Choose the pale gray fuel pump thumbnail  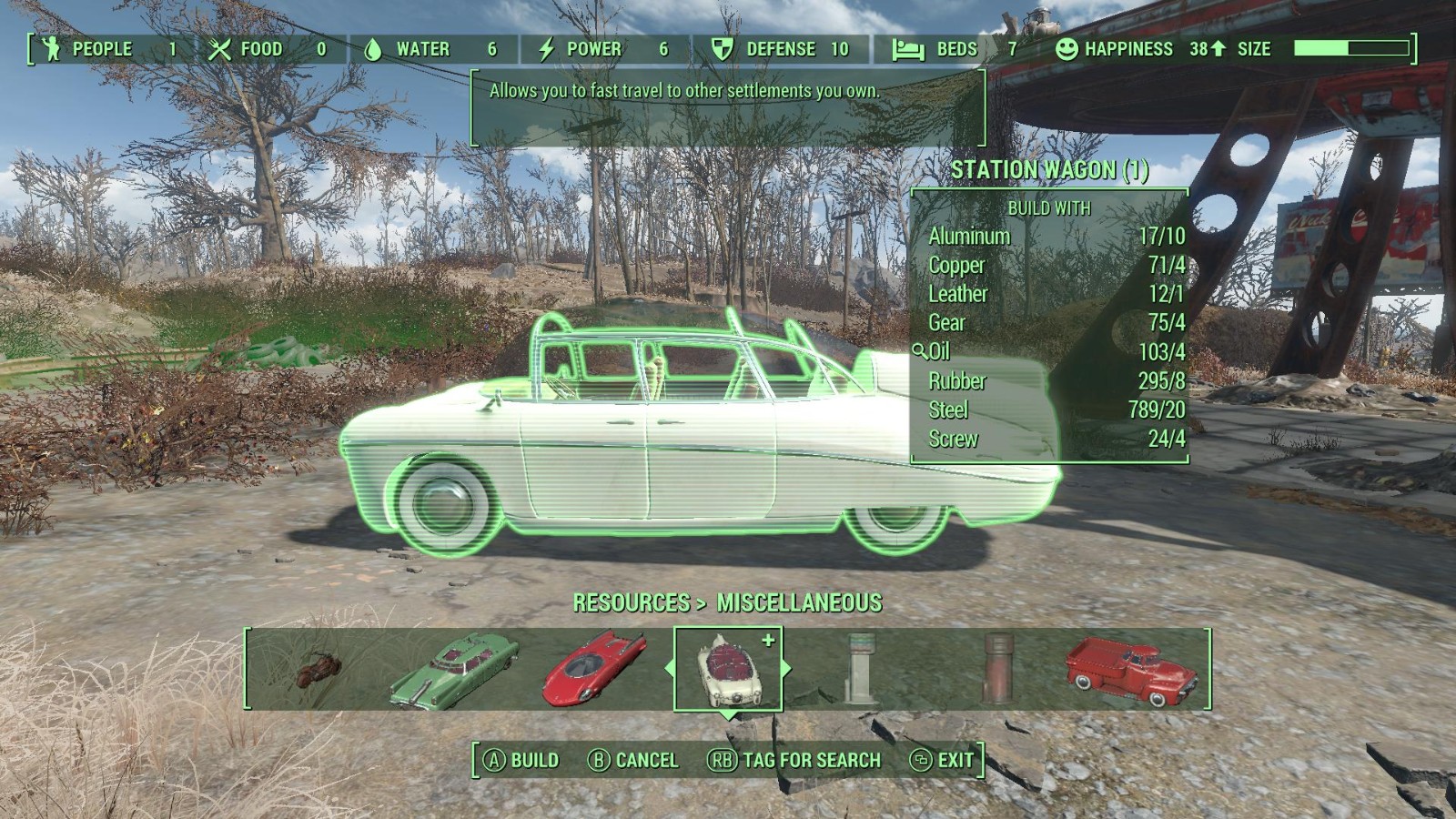pyautogui.click(x=859, y=669)
